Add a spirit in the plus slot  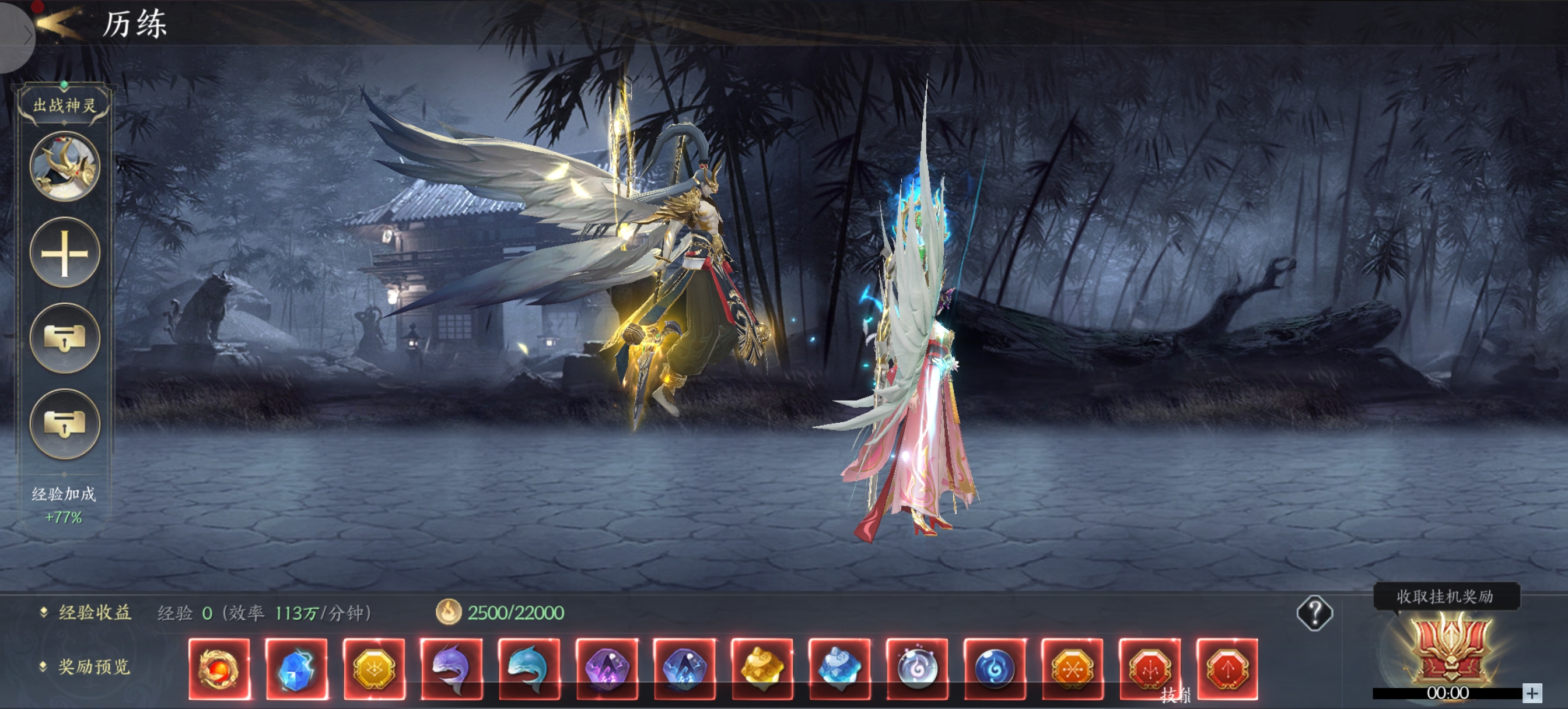65,252
